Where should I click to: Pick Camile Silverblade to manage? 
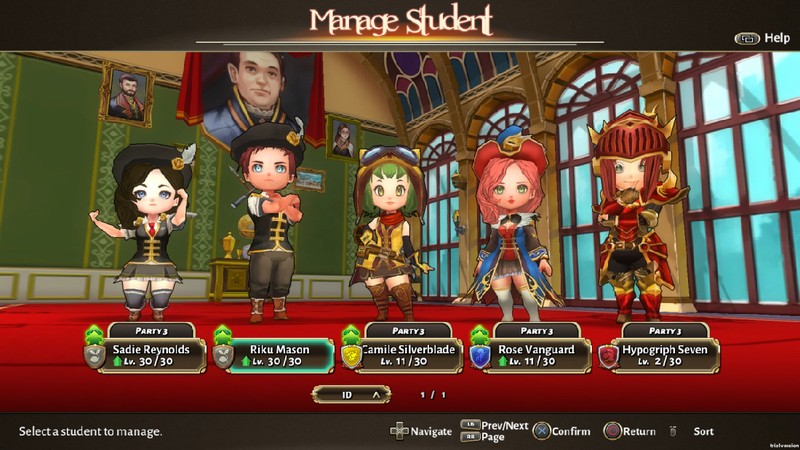pos(405,355)
